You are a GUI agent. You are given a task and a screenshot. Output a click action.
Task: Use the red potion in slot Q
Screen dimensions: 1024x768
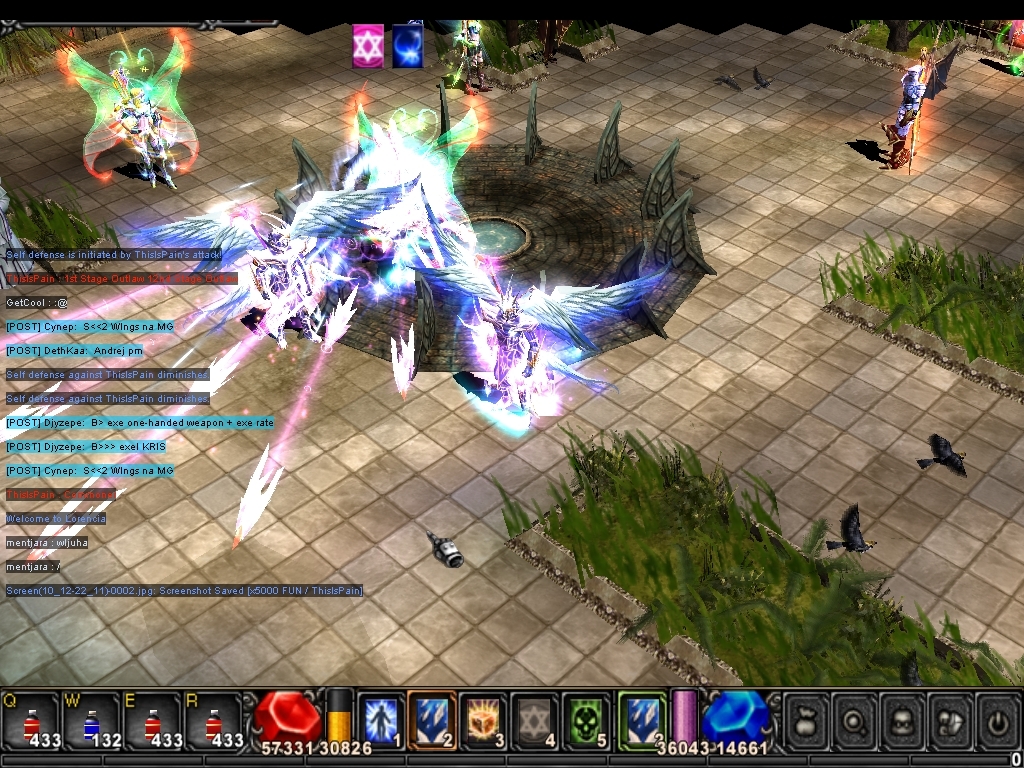(31, 720)
